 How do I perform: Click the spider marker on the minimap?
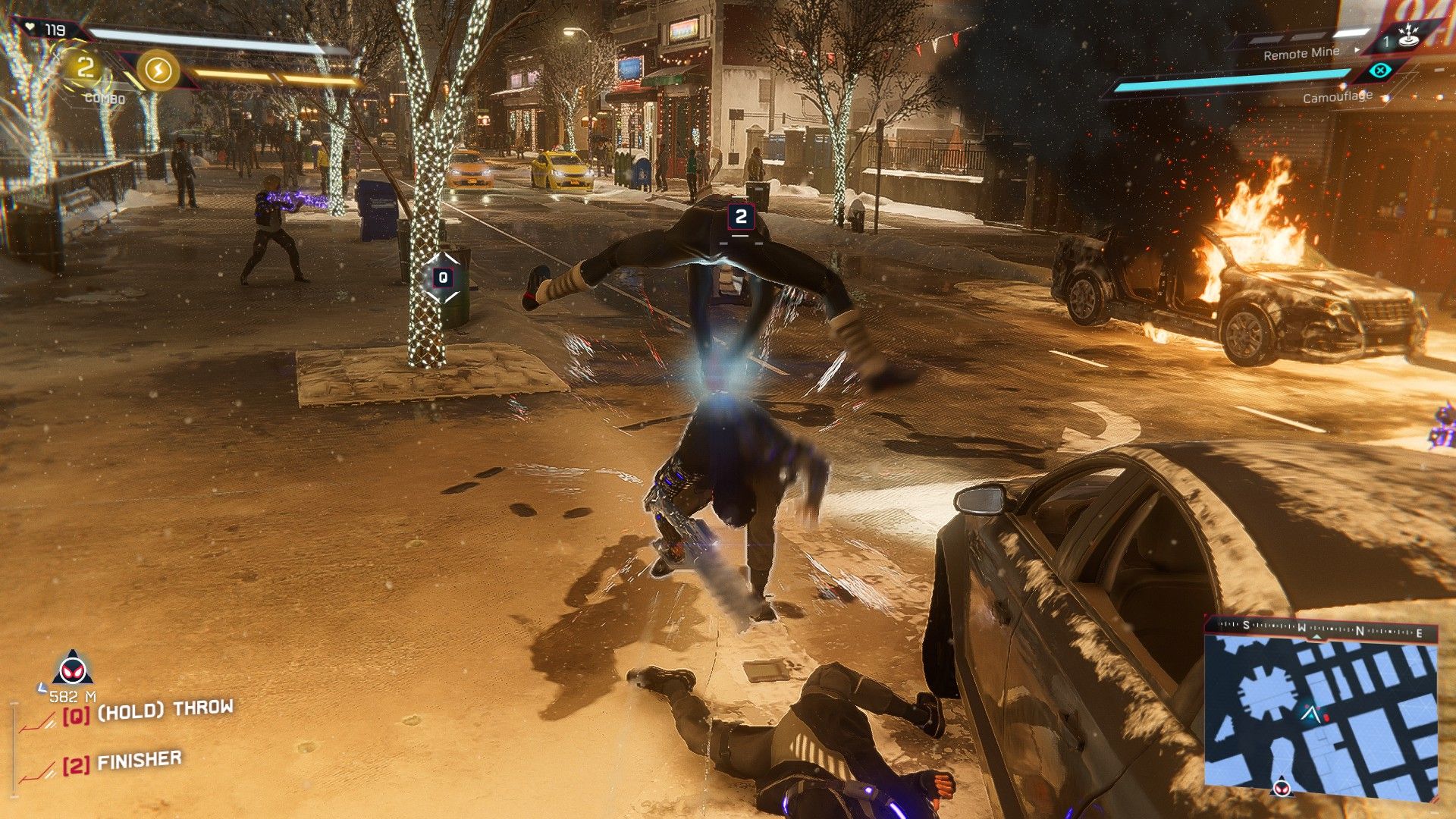[x=1282, y=786]
